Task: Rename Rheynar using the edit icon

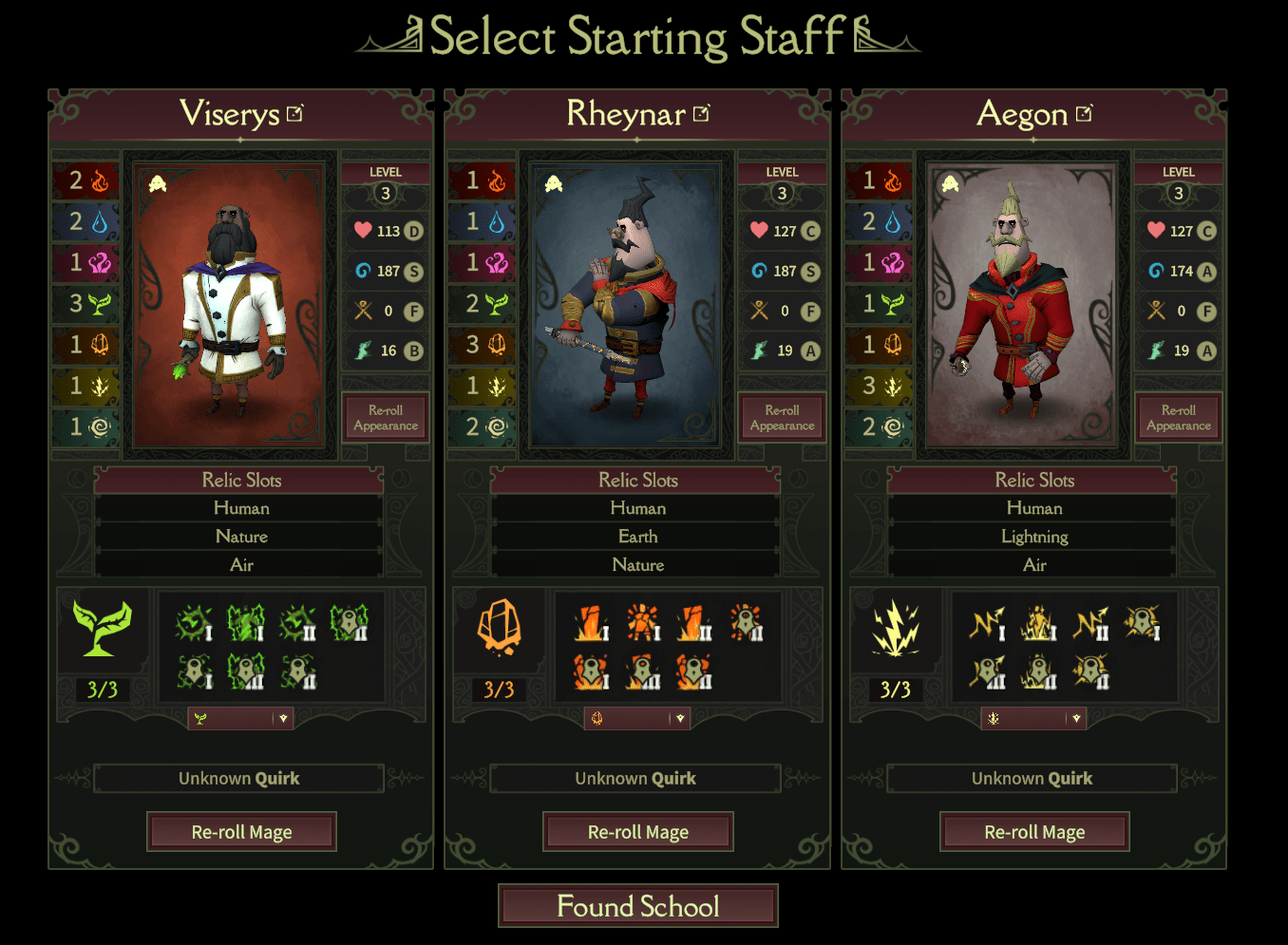Action: [x=702, y=114]
